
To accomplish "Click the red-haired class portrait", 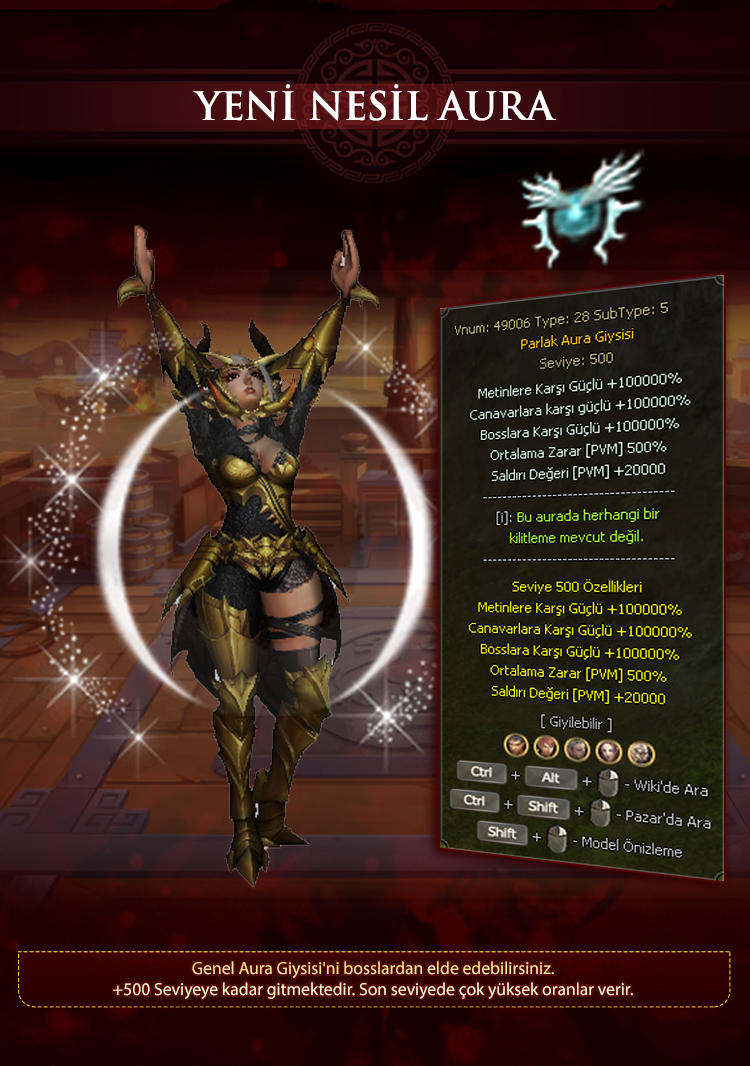I will (546, 747).
